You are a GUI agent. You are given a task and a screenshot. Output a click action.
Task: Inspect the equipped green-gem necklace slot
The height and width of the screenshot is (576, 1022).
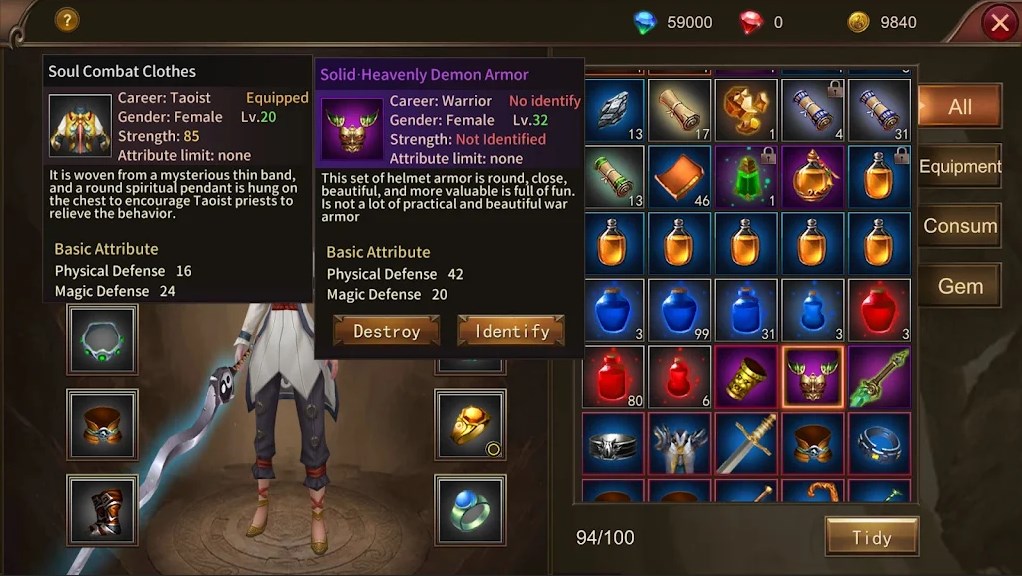(x=102, y=340)
